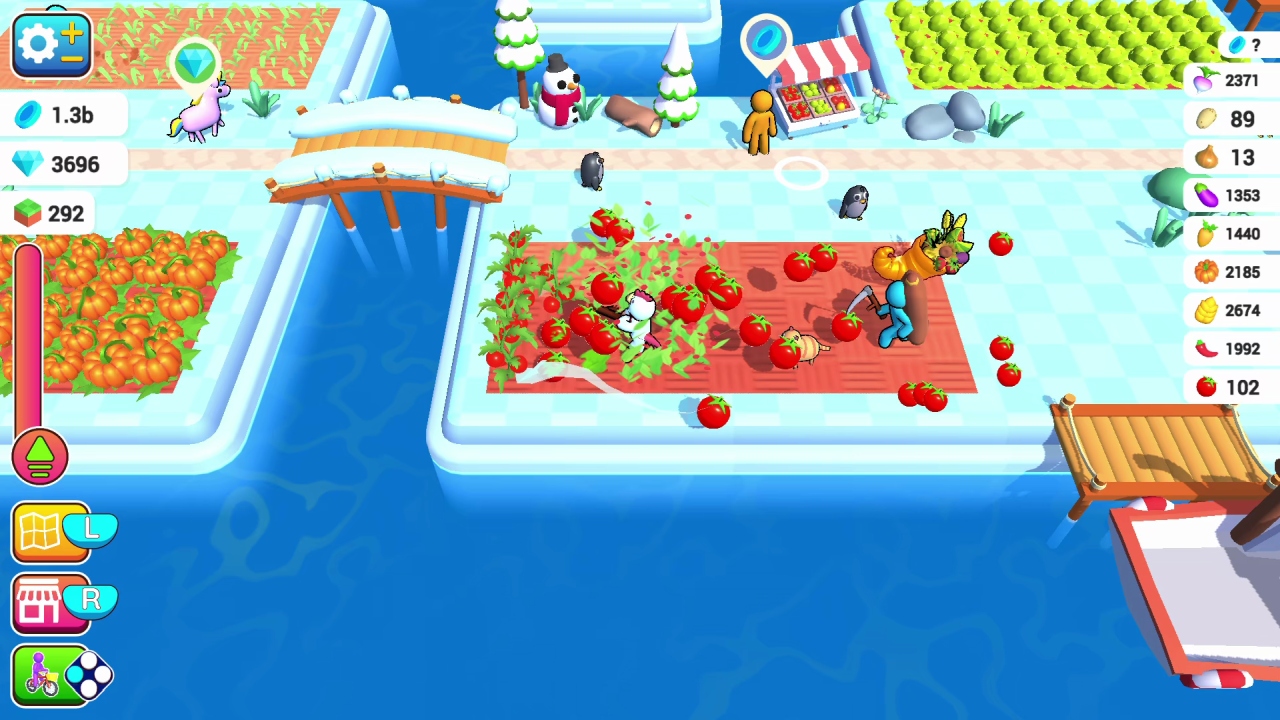
Task: Tap the mystery coin counter with question mark
Action: pos(1245,45)
